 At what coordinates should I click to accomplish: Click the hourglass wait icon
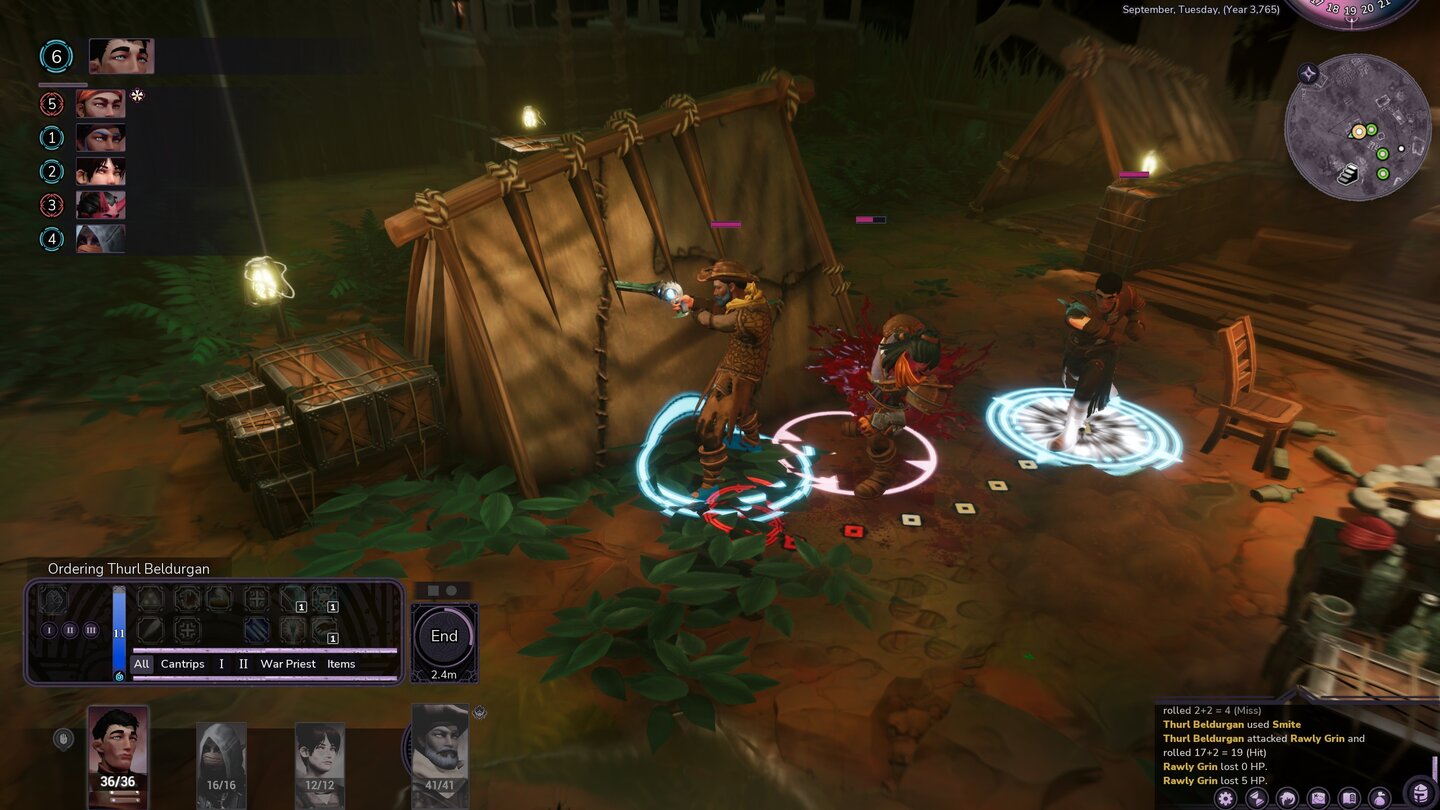click(x=1255, y=798)
